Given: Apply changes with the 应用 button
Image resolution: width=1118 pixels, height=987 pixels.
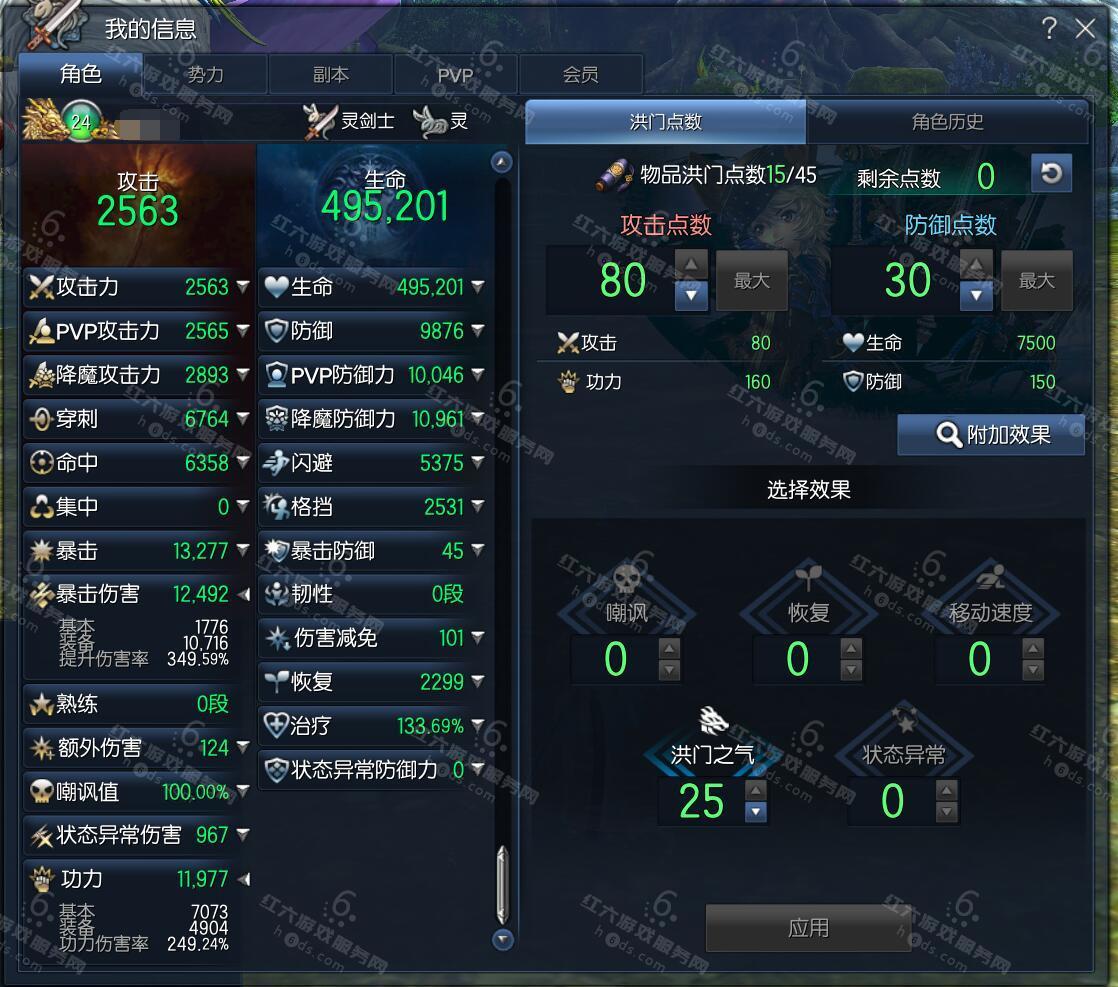Looking at the screenshot, I should [807, 928].
